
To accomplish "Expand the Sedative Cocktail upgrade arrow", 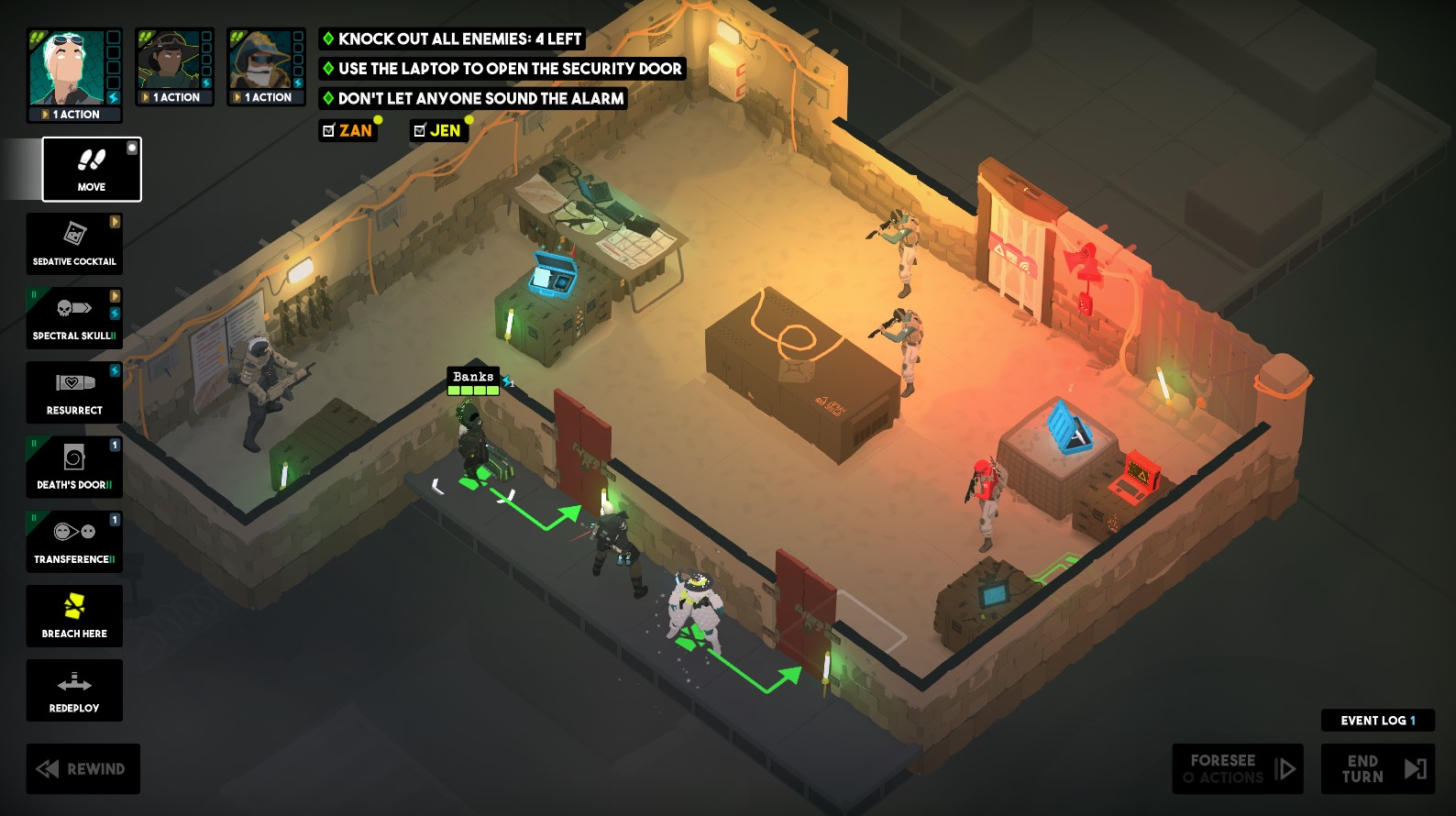I will click(115, 220).
